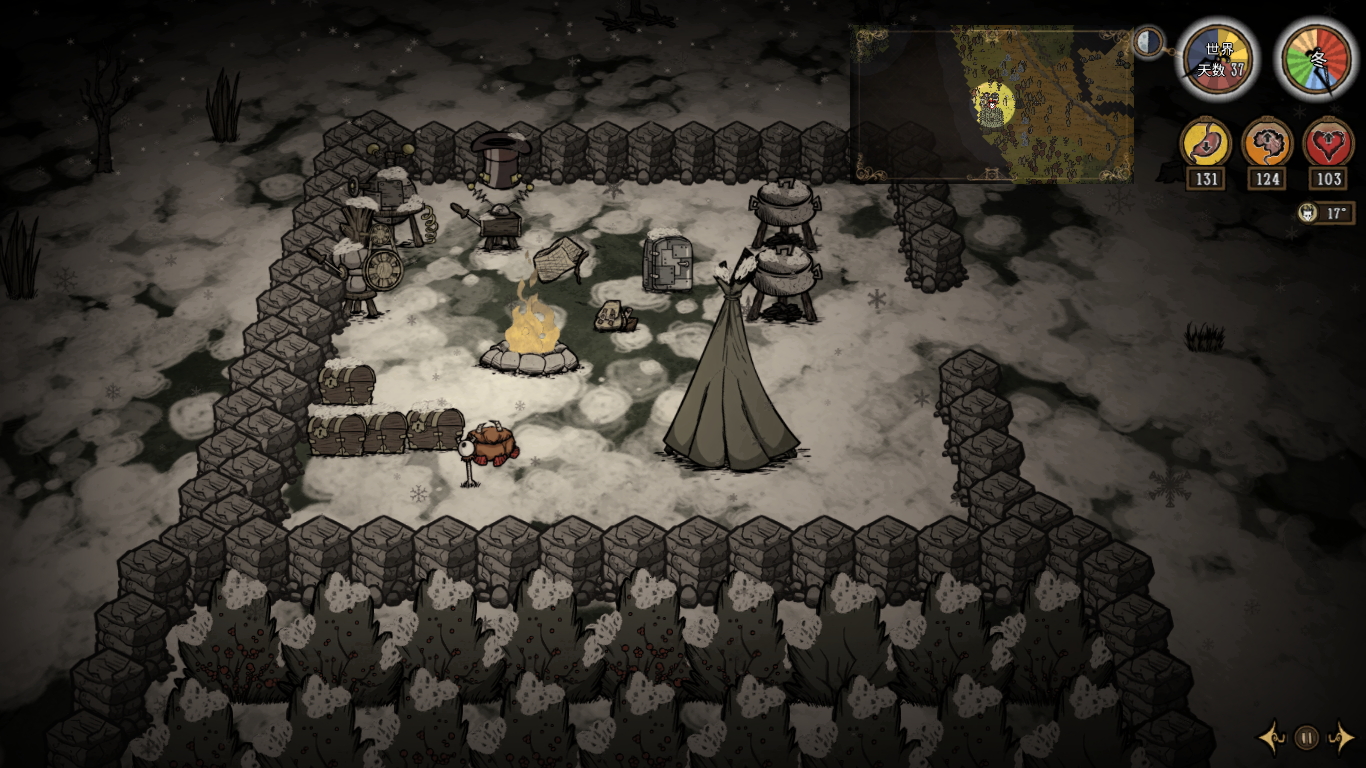
Task: Open the minimap in the top-right corner
Action: tap(992, 104)
